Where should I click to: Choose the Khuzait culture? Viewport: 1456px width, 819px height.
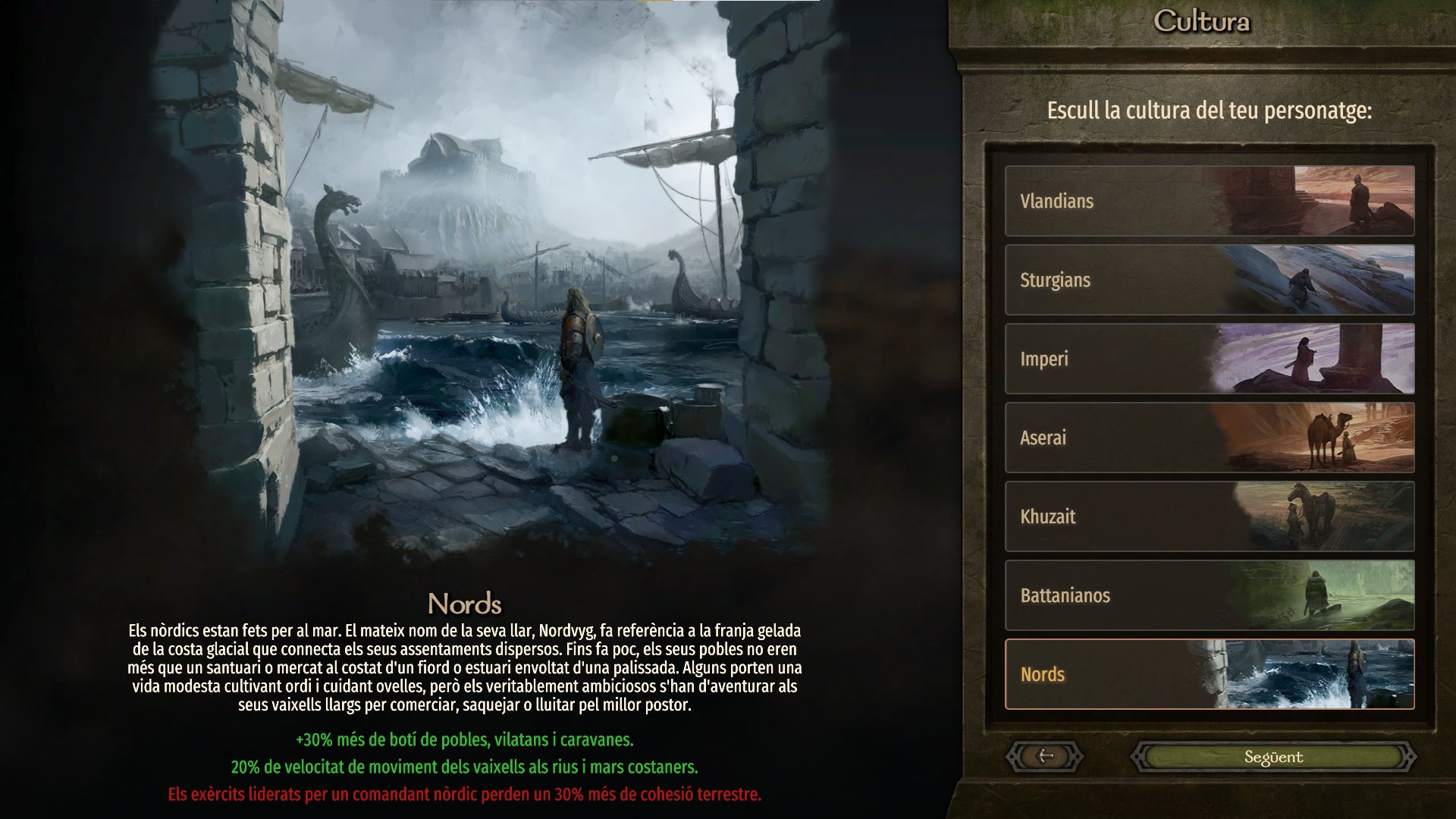(1209, 516)
